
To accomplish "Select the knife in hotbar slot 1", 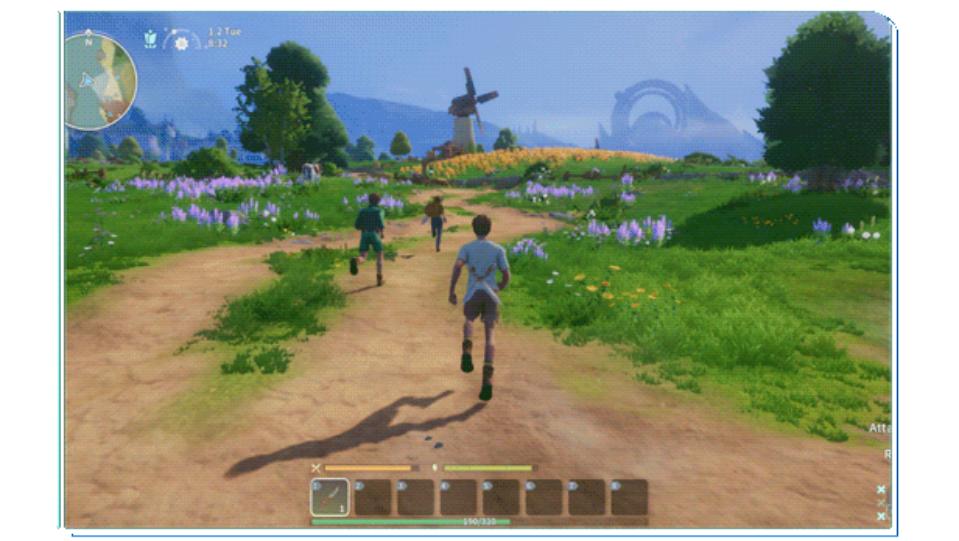I will click(330, 497).
